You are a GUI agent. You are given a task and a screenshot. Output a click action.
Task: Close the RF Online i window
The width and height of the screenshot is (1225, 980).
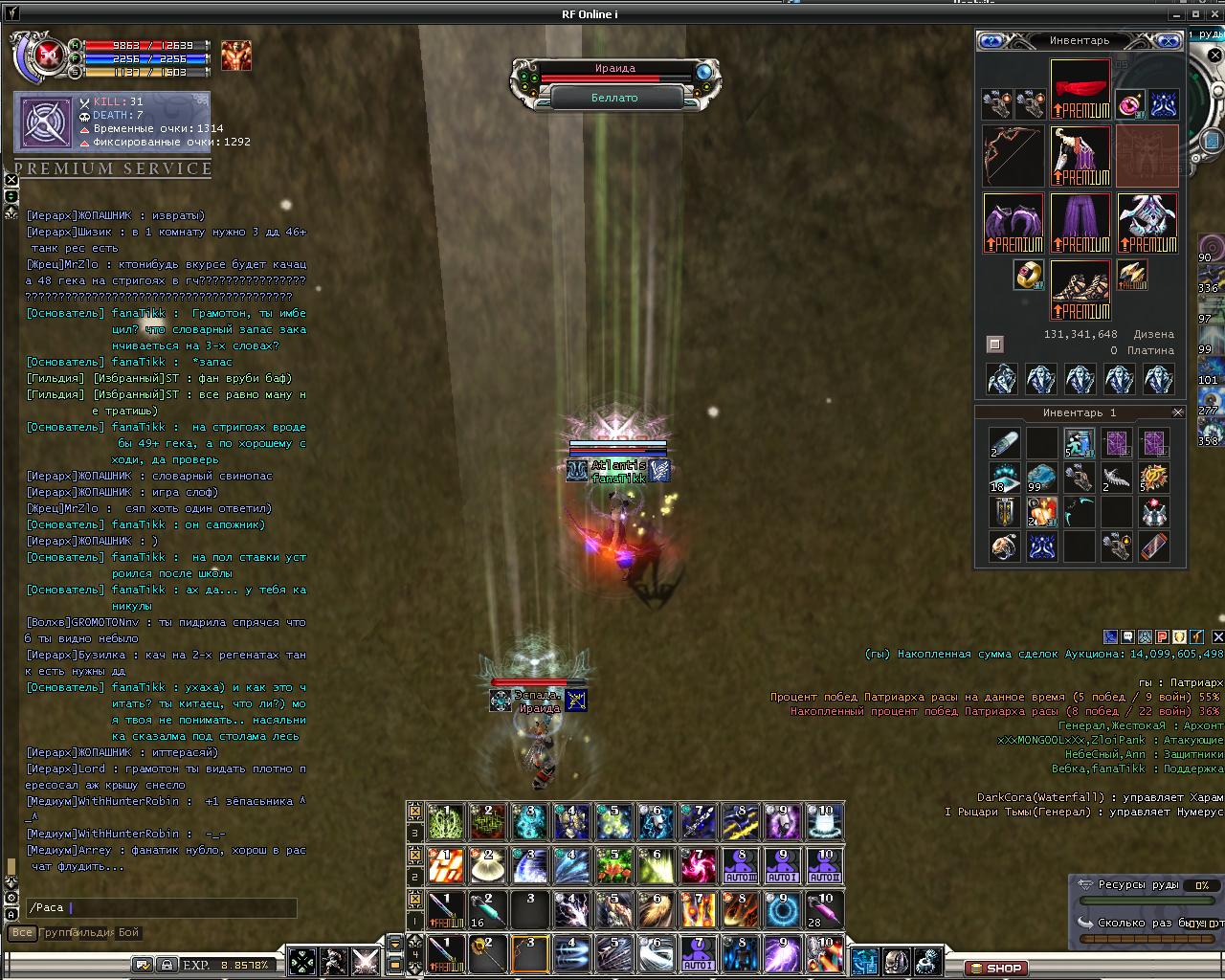(x=1214, y=14)
